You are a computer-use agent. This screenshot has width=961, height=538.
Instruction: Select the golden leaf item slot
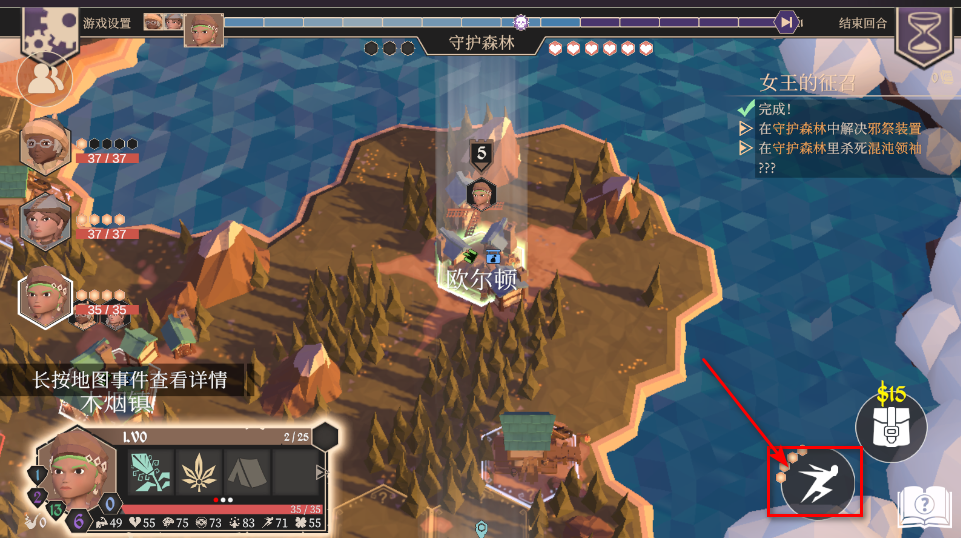point(198,472)
